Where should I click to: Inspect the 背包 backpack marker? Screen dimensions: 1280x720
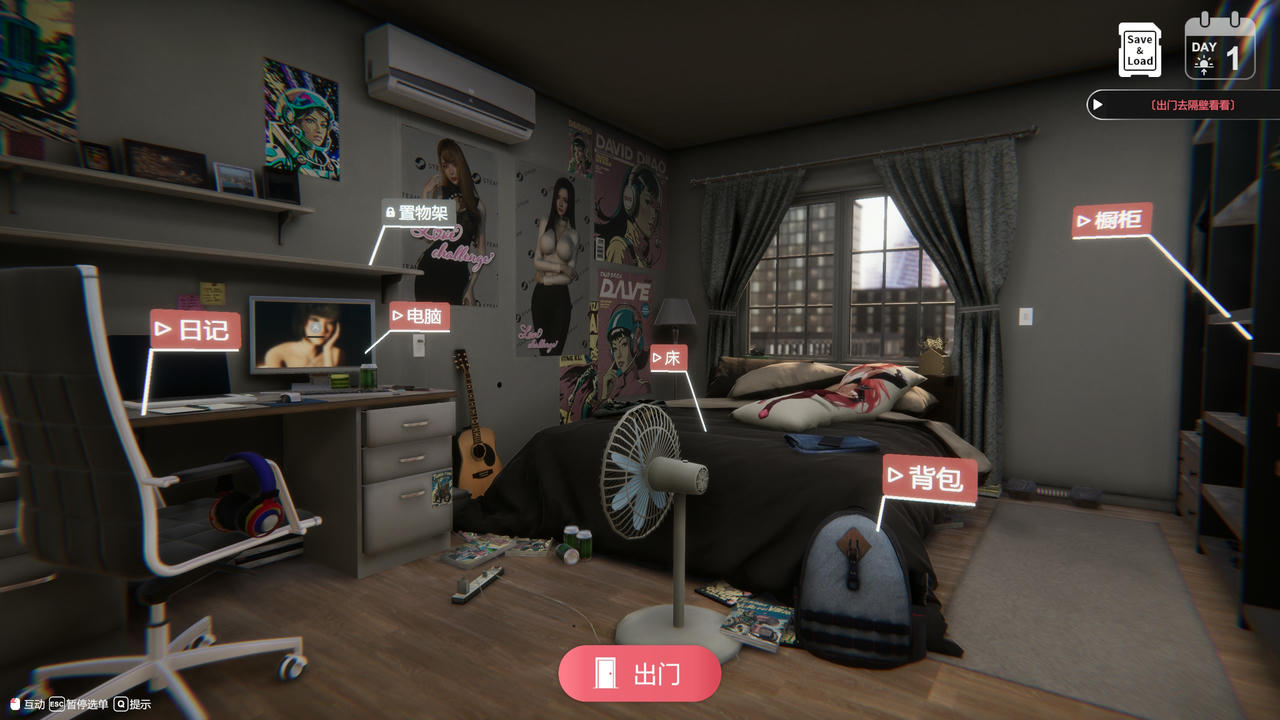click(930, 478)
